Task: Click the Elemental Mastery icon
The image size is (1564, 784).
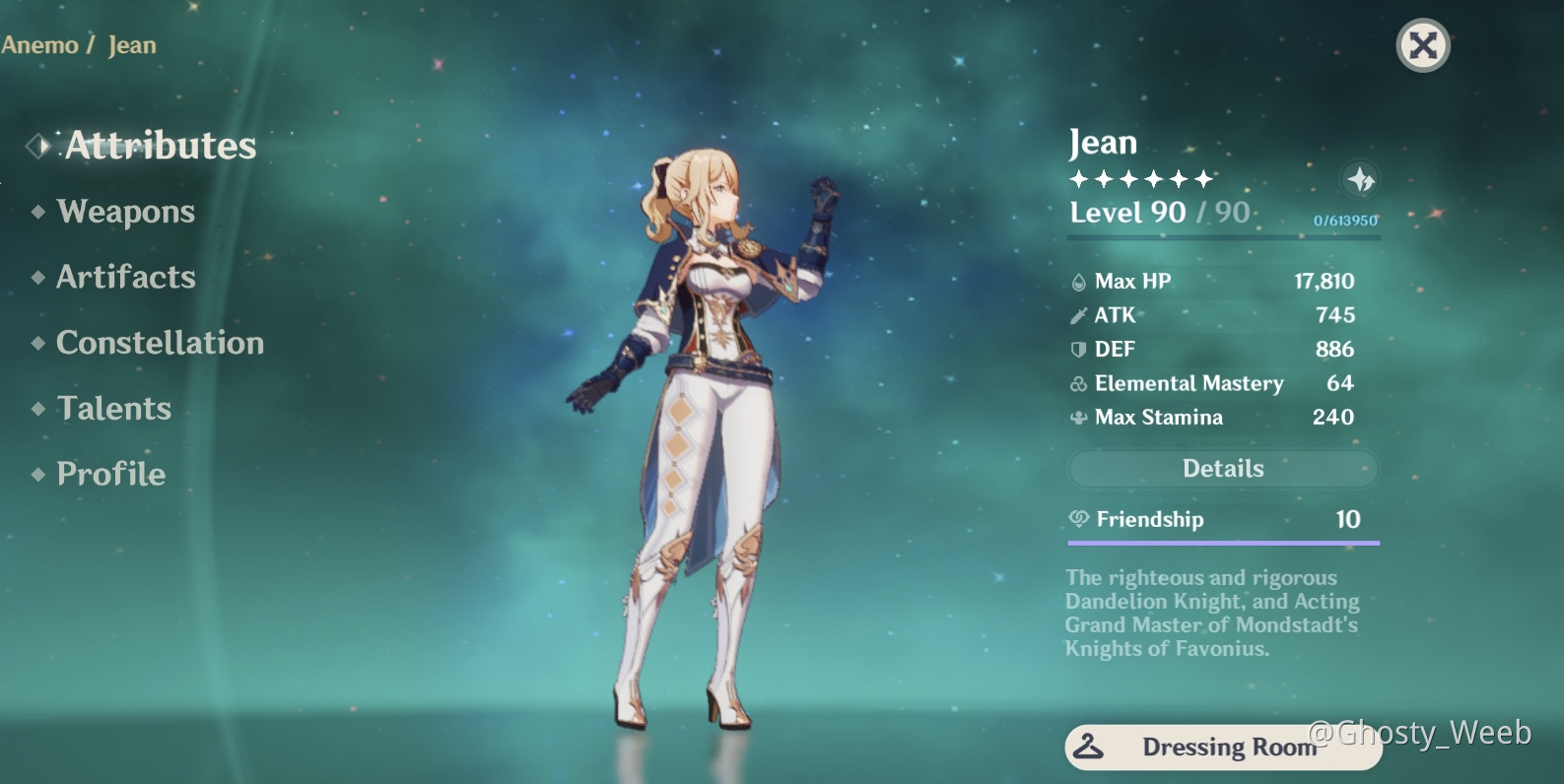Action: coord(1078,384)
